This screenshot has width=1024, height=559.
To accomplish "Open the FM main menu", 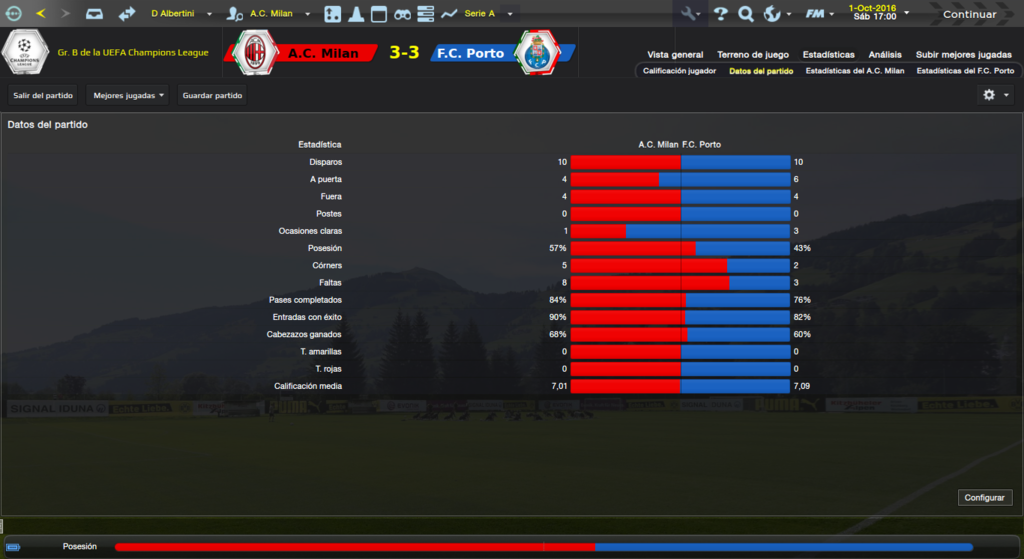I will point(821,14).
